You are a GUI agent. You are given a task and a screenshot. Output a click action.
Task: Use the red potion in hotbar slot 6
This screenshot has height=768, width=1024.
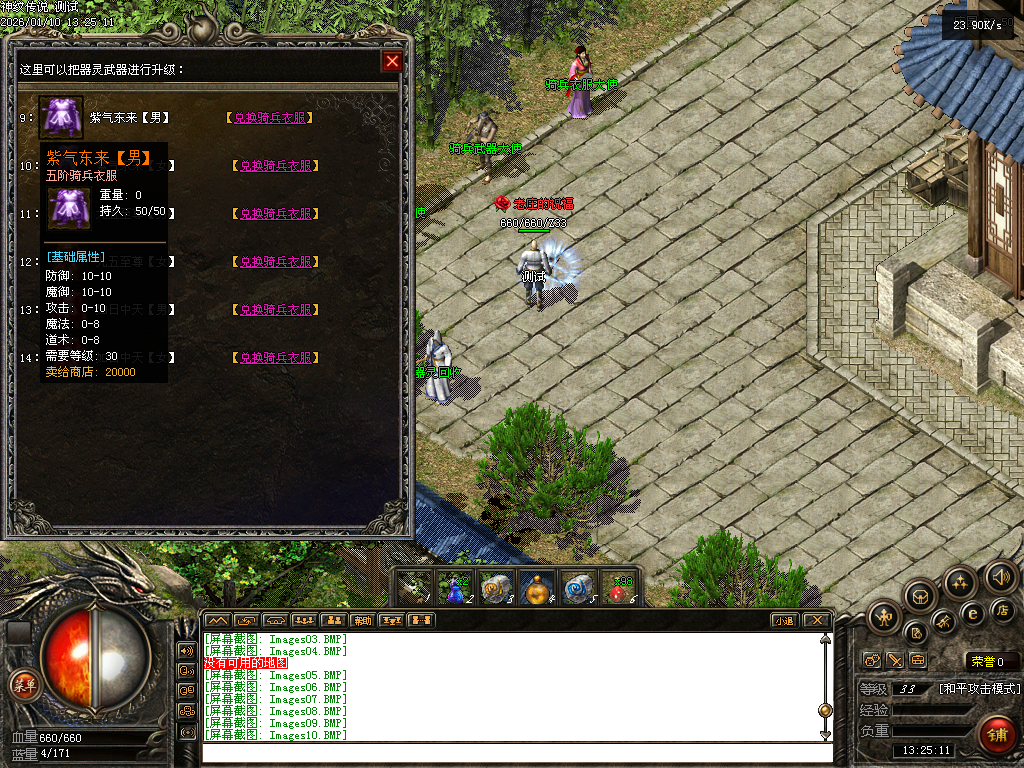pyautogui.click(x=622, y=589)
